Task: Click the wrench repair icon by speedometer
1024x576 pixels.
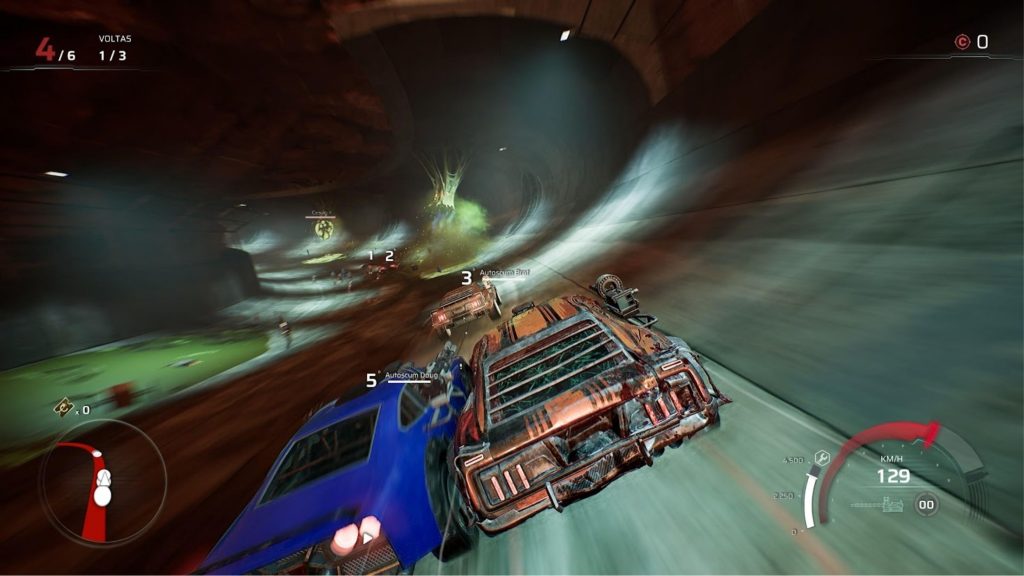Action: 822,456
